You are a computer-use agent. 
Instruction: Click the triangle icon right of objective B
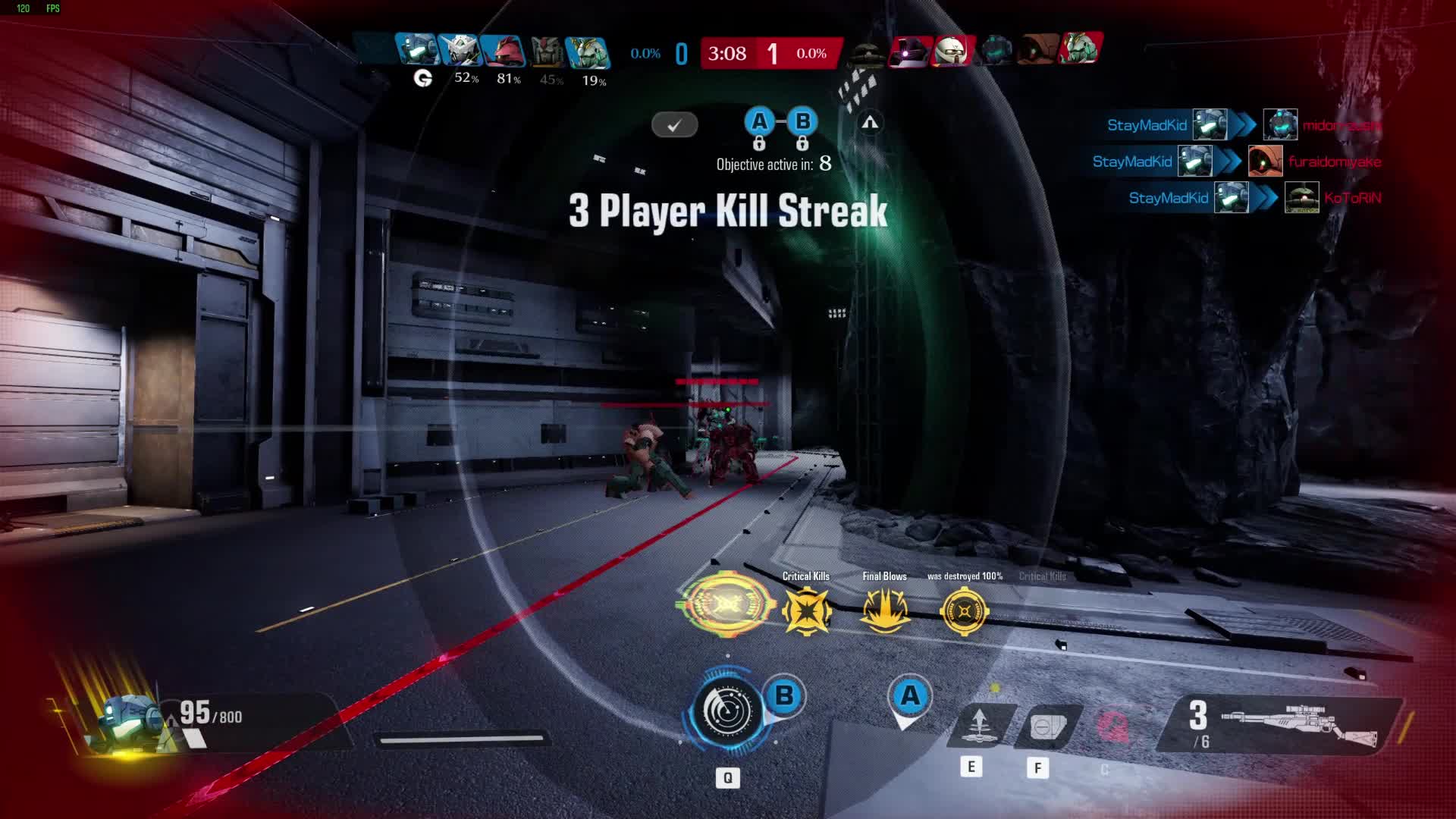pos(870,122)
